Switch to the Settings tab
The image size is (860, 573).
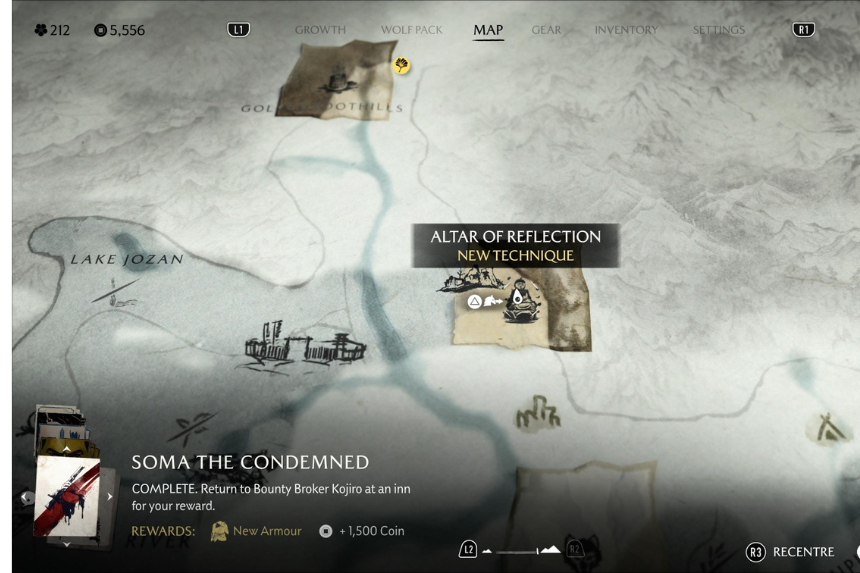719,30
